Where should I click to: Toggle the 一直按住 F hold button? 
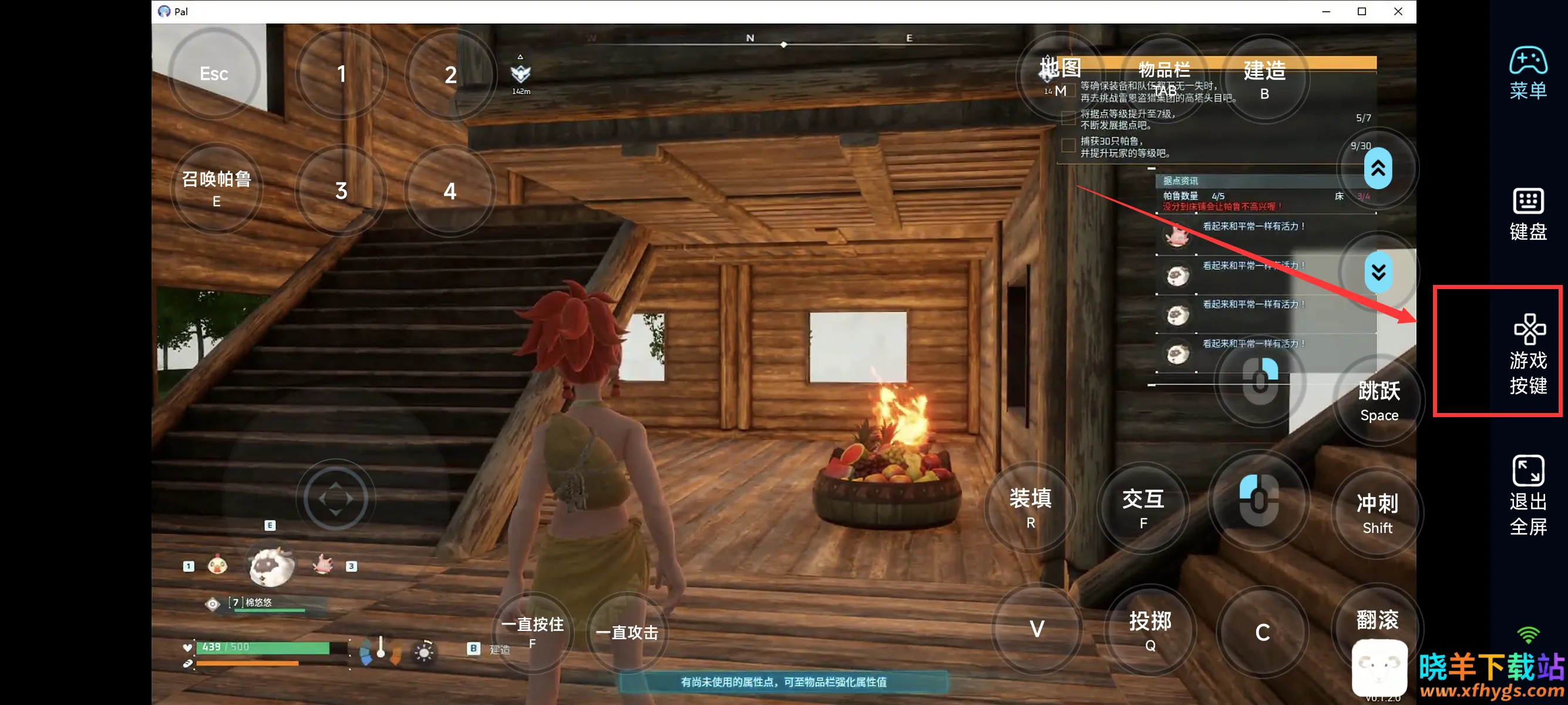(532, 632)
